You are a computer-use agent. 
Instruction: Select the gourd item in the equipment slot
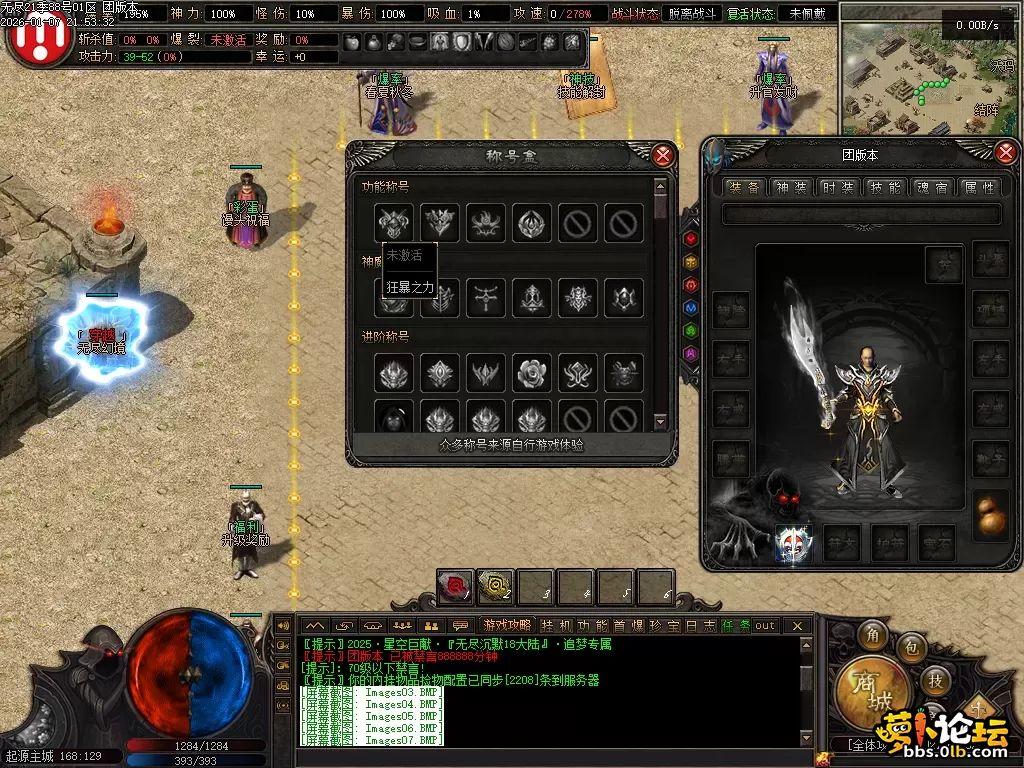(990, 516)
